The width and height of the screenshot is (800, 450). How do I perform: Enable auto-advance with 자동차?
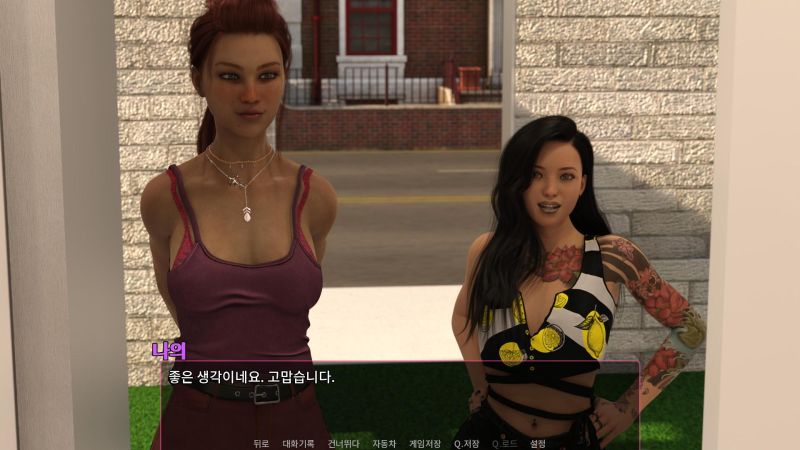pyautogui.click(x=384, y=443)
